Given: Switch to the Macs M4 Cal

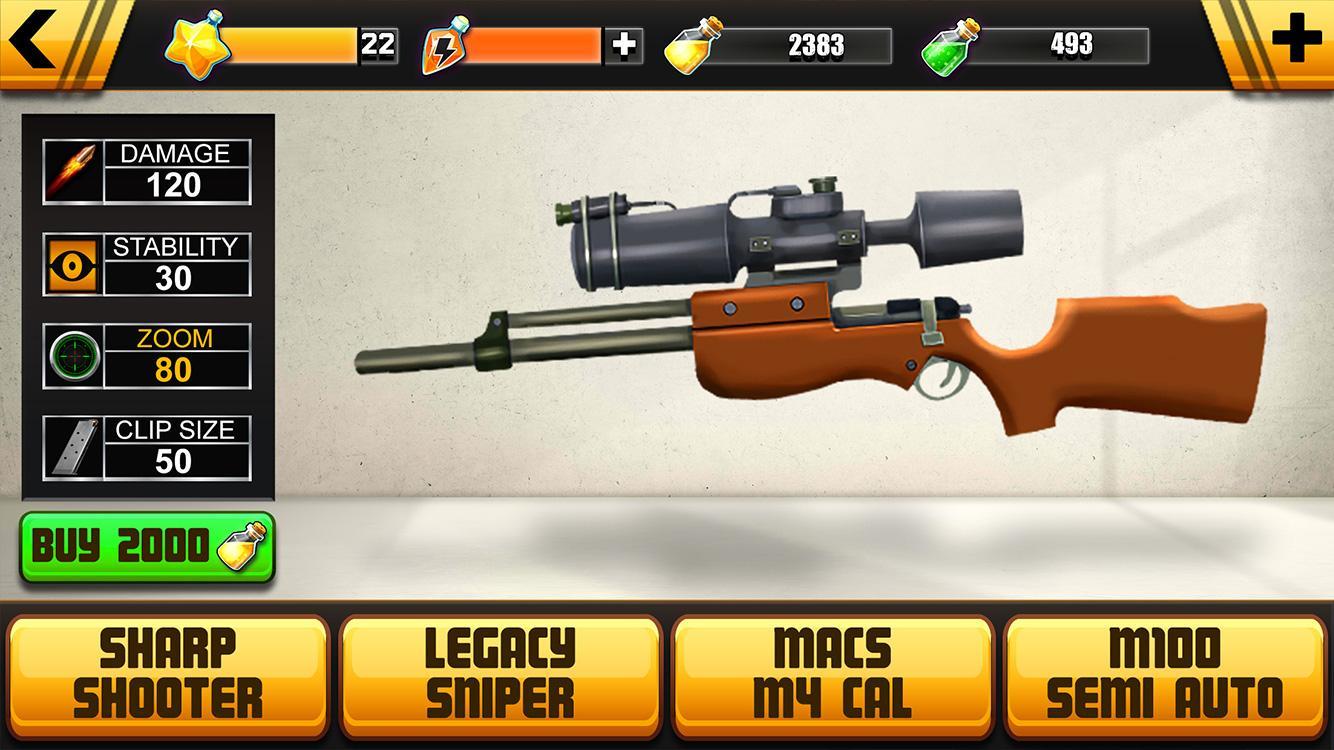Looking at the screenshot, I should (x=833, y=673).
